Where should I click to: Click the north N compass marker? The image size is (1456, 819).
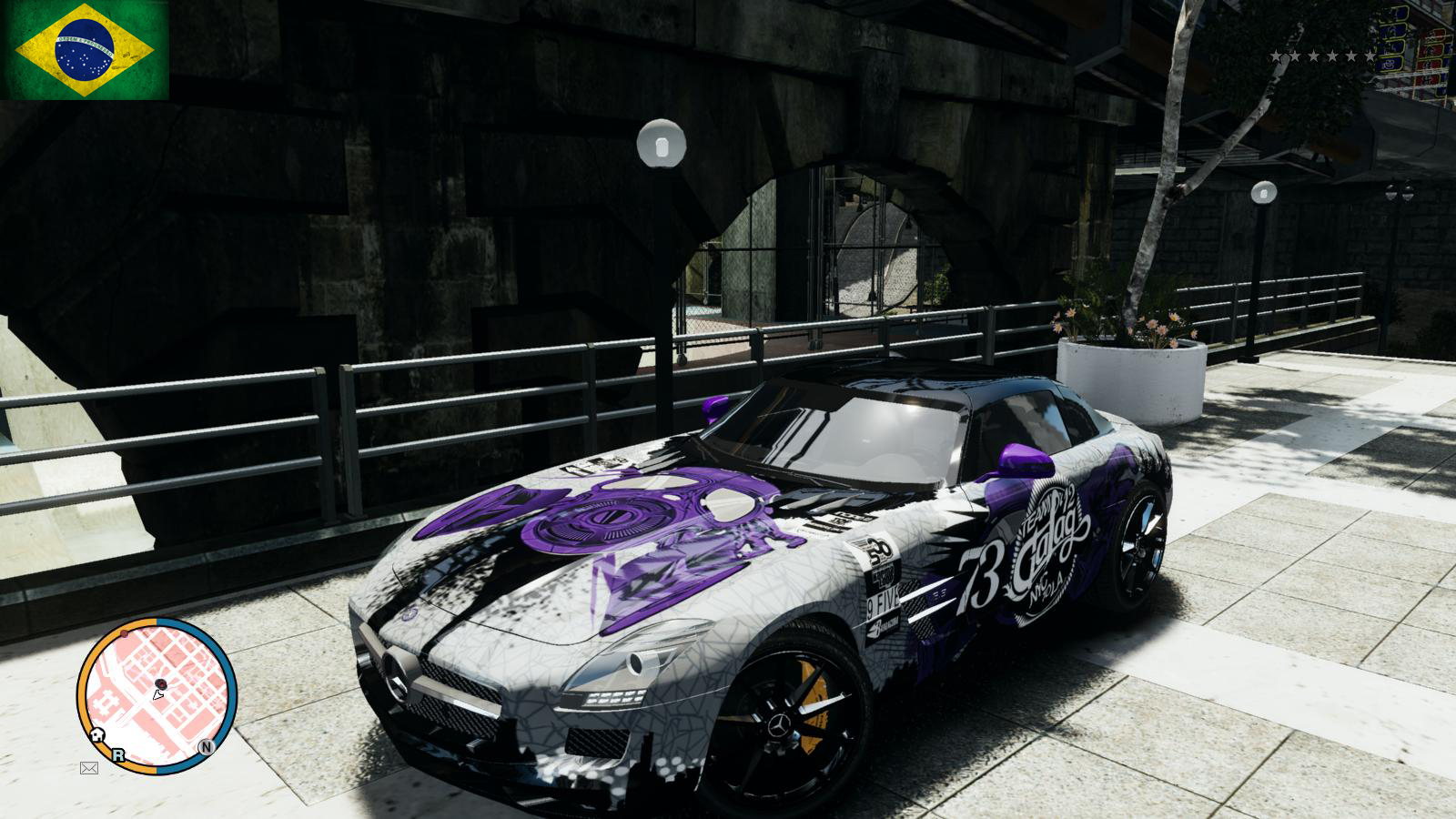pyautogui.click(x=207, y=747)
